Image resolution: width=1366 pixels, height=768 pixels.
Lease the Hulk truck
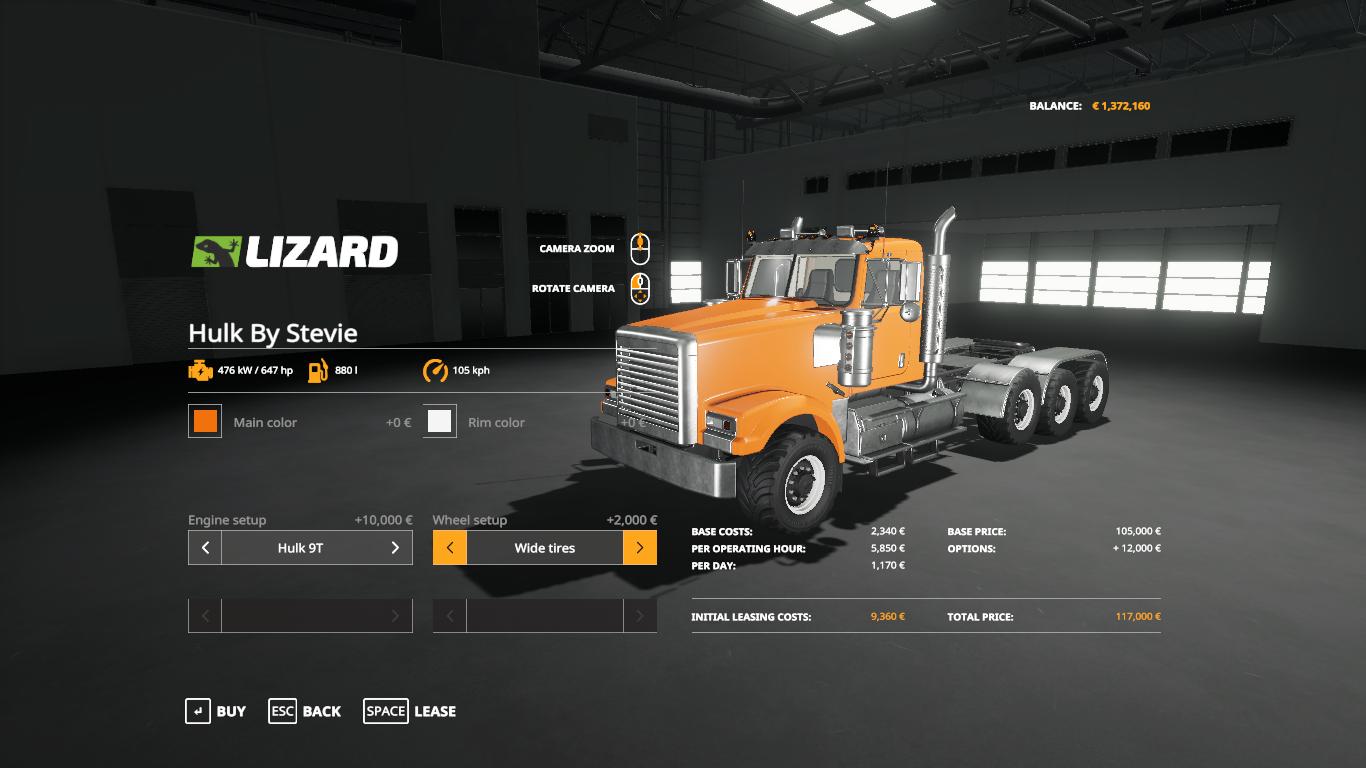tap(410, 711)
